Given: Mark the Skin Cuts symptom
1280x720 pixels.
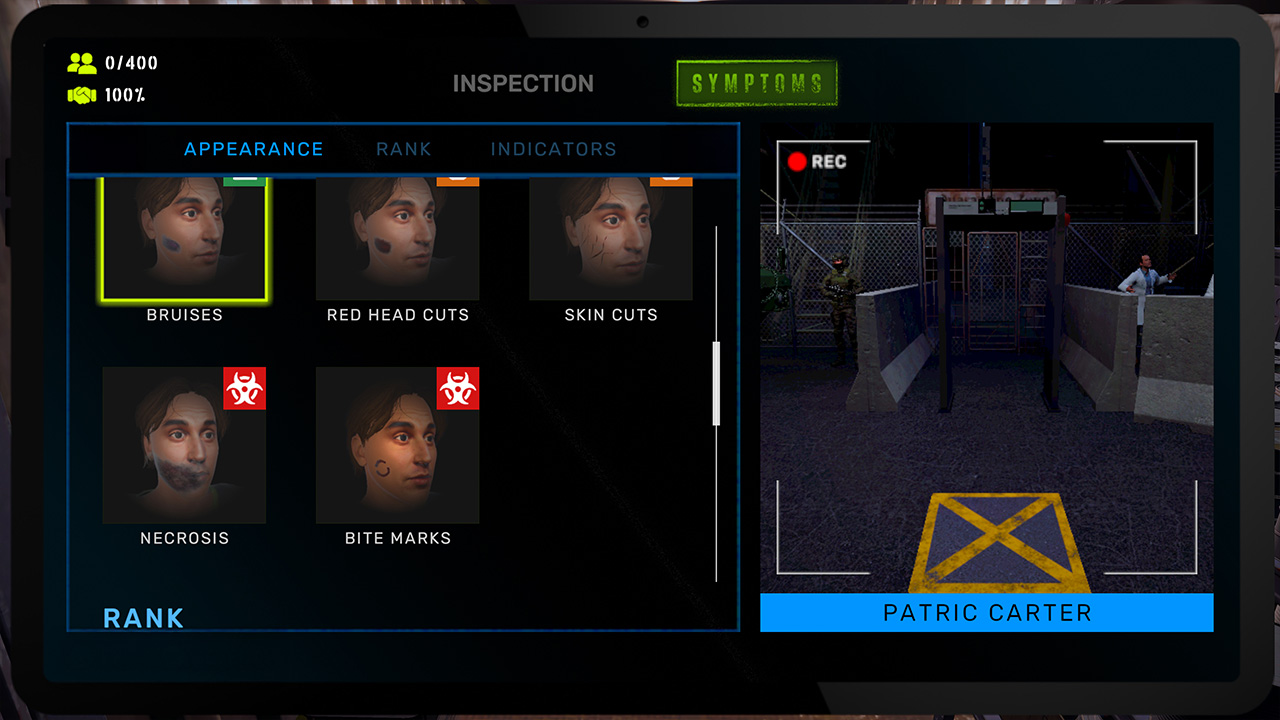Looking at the screenshot, I should (x=610, y=238).
